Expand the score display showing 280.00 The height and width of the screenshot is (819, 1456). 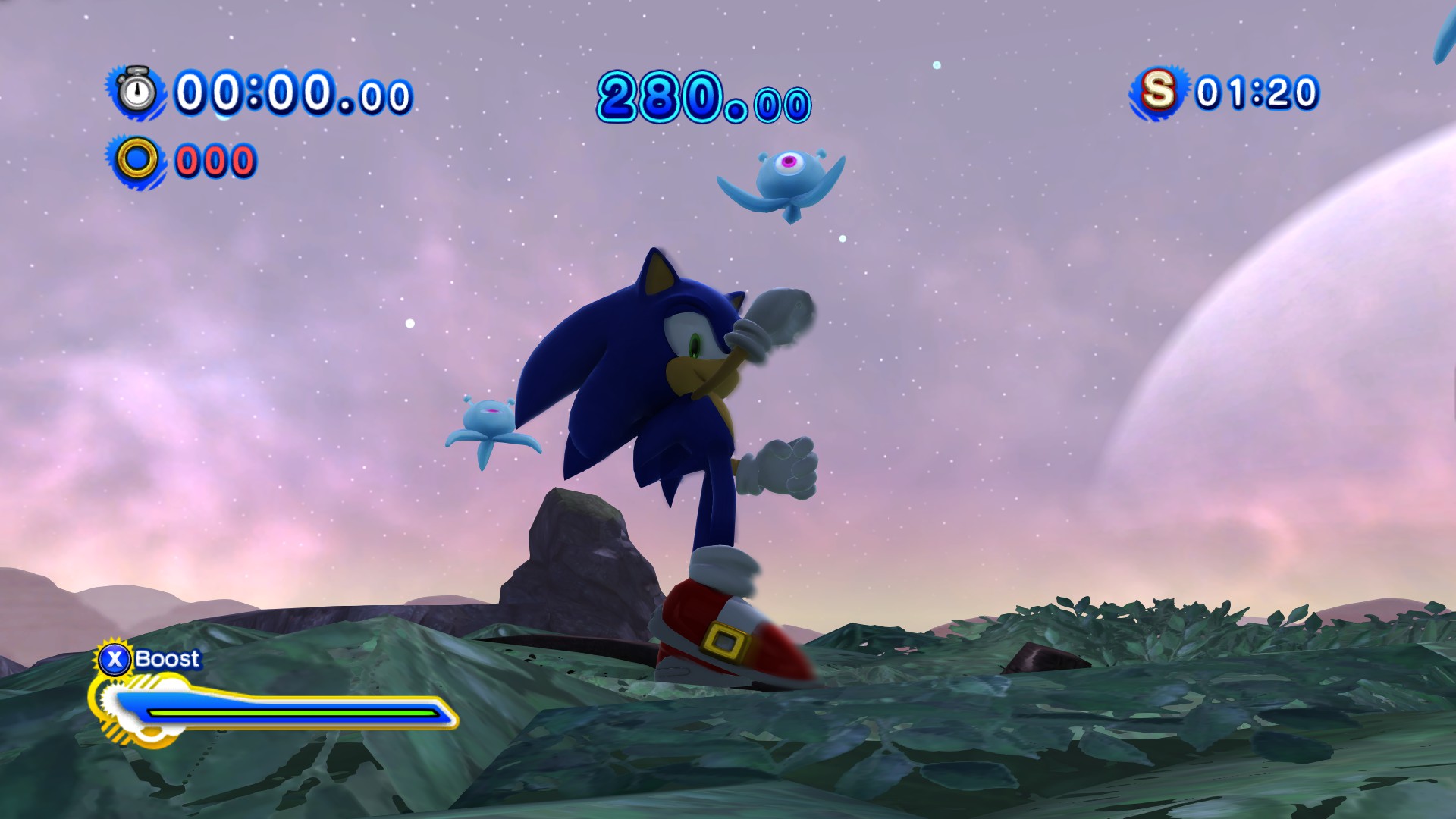tap(701, 95)
